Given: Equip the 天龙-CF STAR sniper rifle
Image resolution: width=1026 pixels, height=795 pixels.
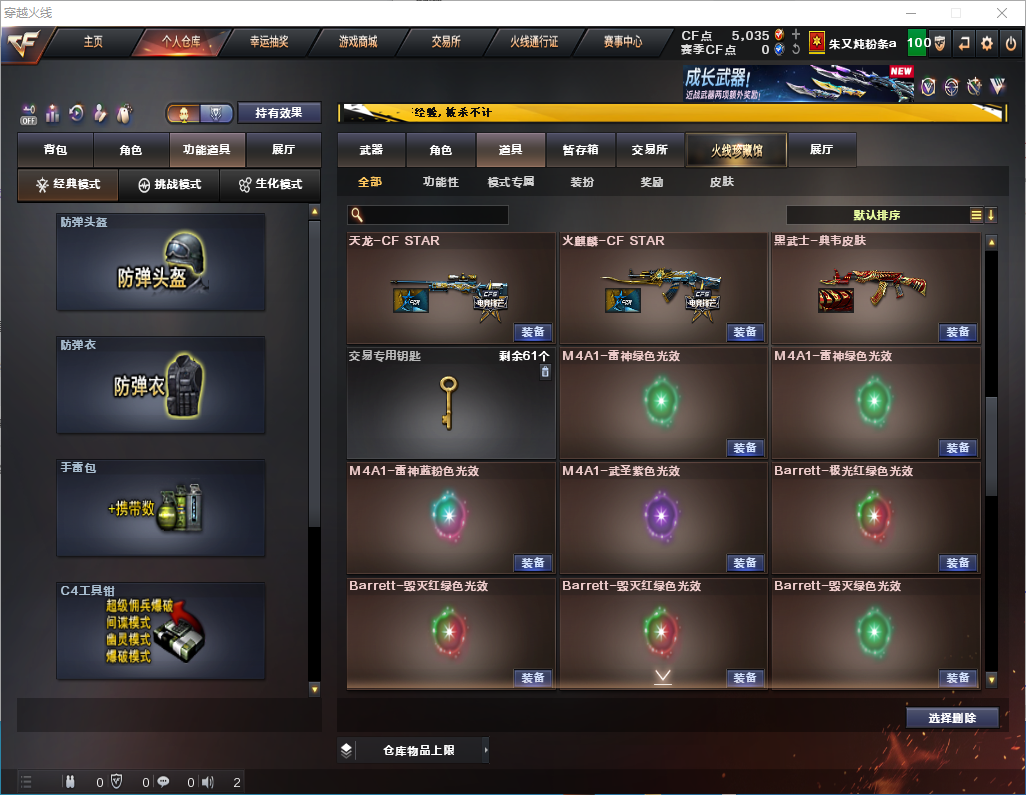Looking at the screenshot, I should 533,332.
